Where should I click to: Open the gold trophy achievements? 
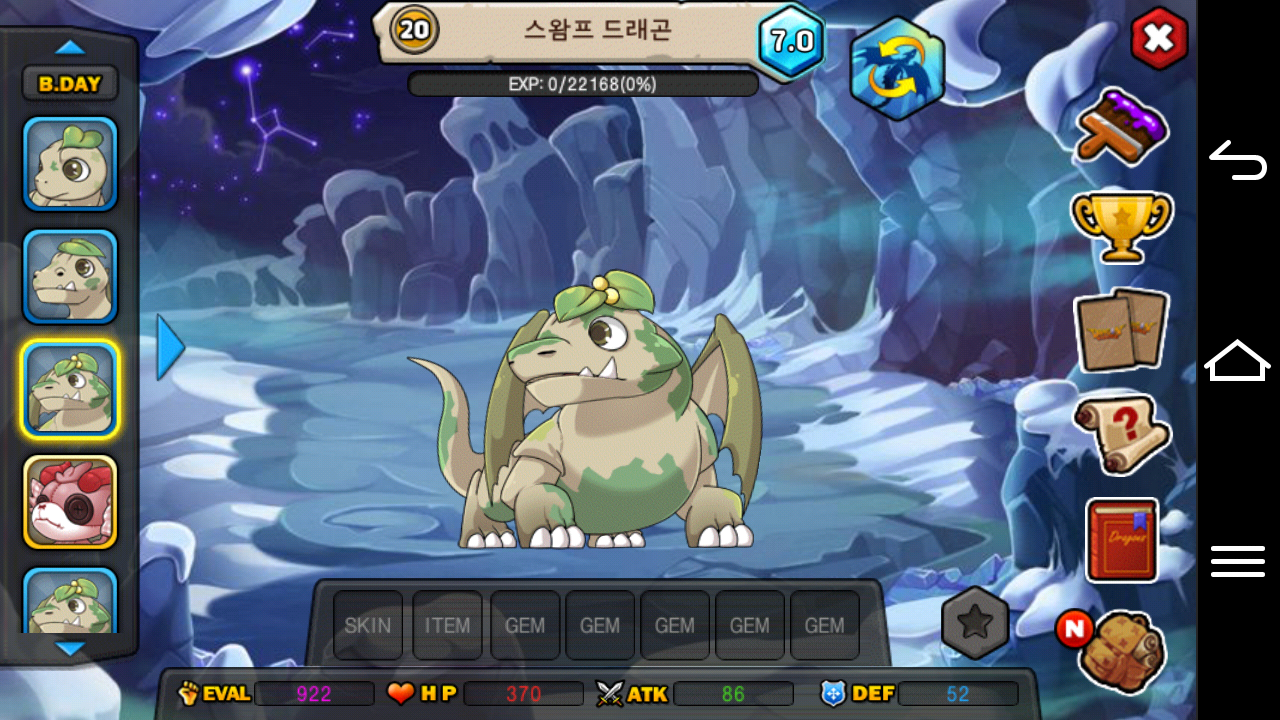(x=1121, y=225)
